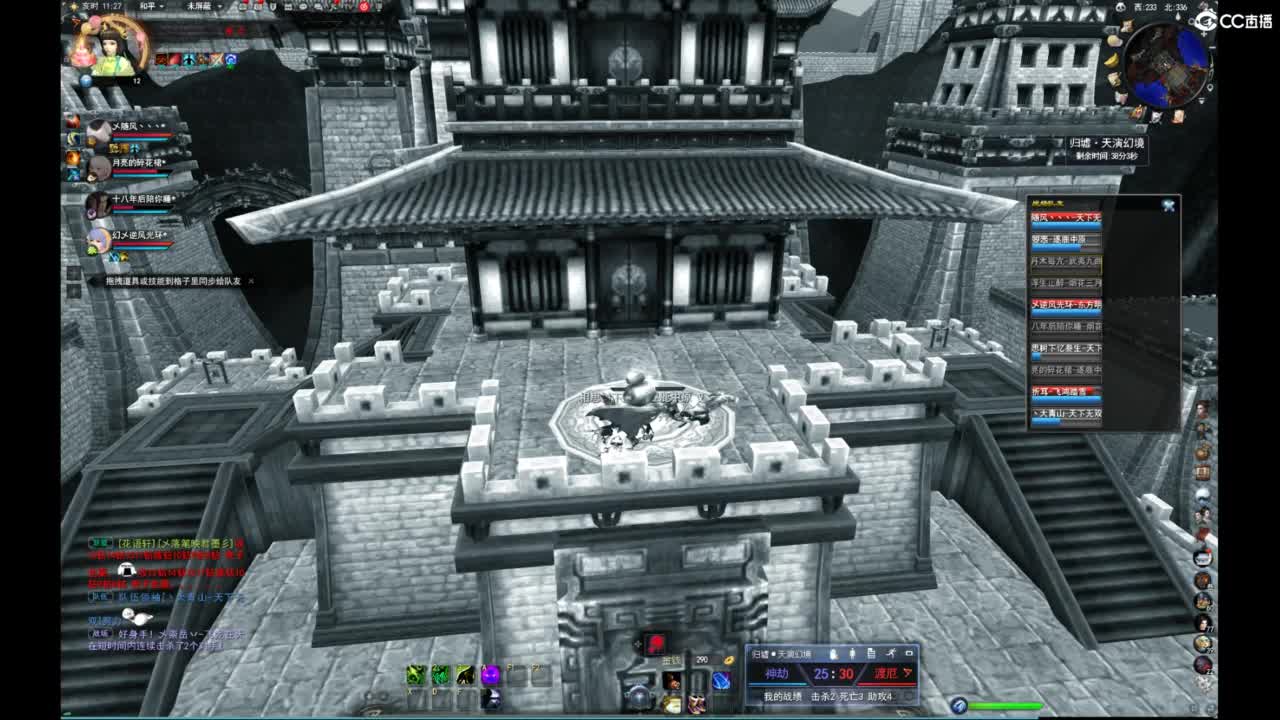Click the hand icon on the 归墟 scoreboard panel
Screen dimensions: 1280x720
pos(833,653)
